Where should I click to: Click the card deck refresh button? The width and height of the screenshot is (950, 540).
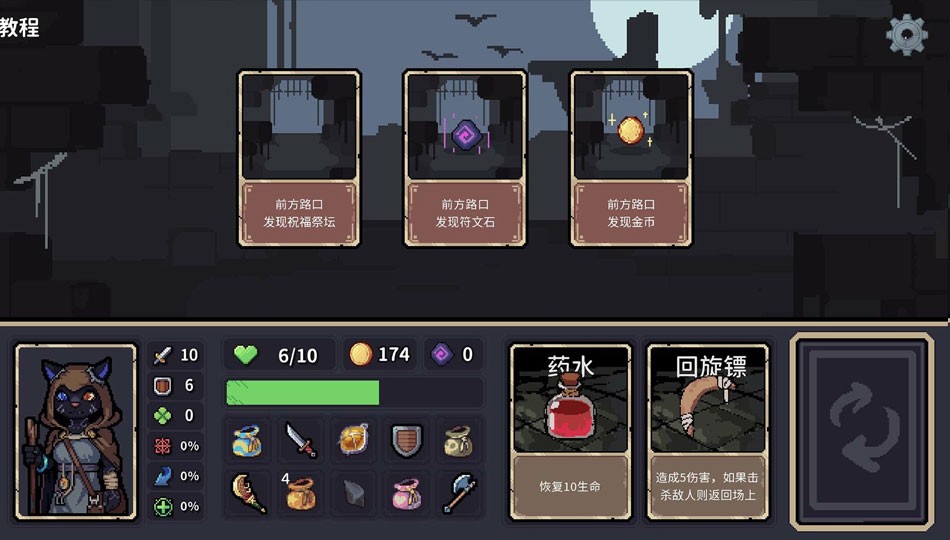pyautogui.click(x=863, y=431)
